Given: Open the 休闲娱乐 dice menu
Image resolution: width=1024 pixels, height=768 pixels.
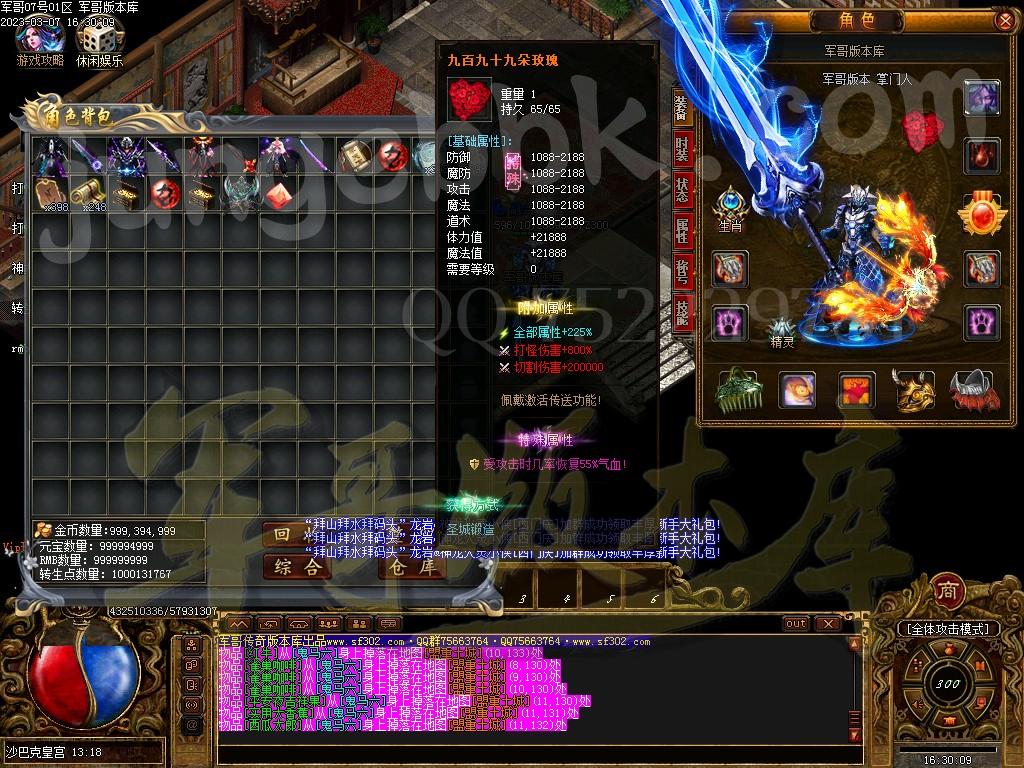Looking at the screenshot, I should pyautogui.click(x=98, y=43).
